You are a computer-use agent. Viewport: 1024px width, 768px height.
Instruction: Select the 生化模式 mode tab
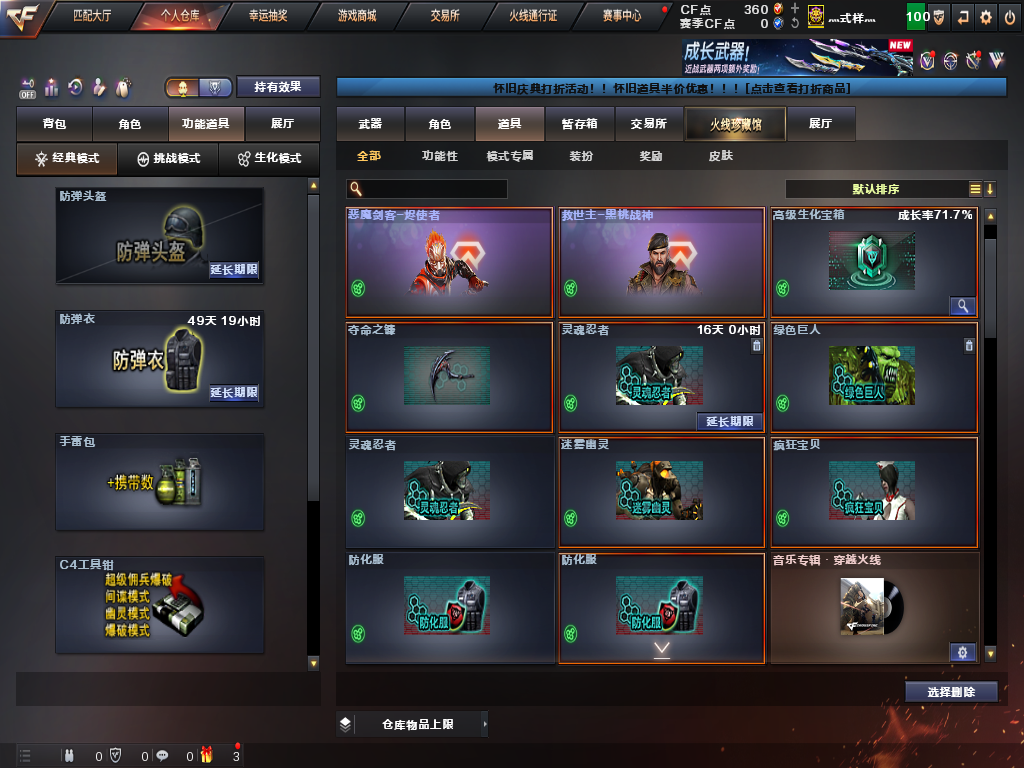(x=269, y=159)
